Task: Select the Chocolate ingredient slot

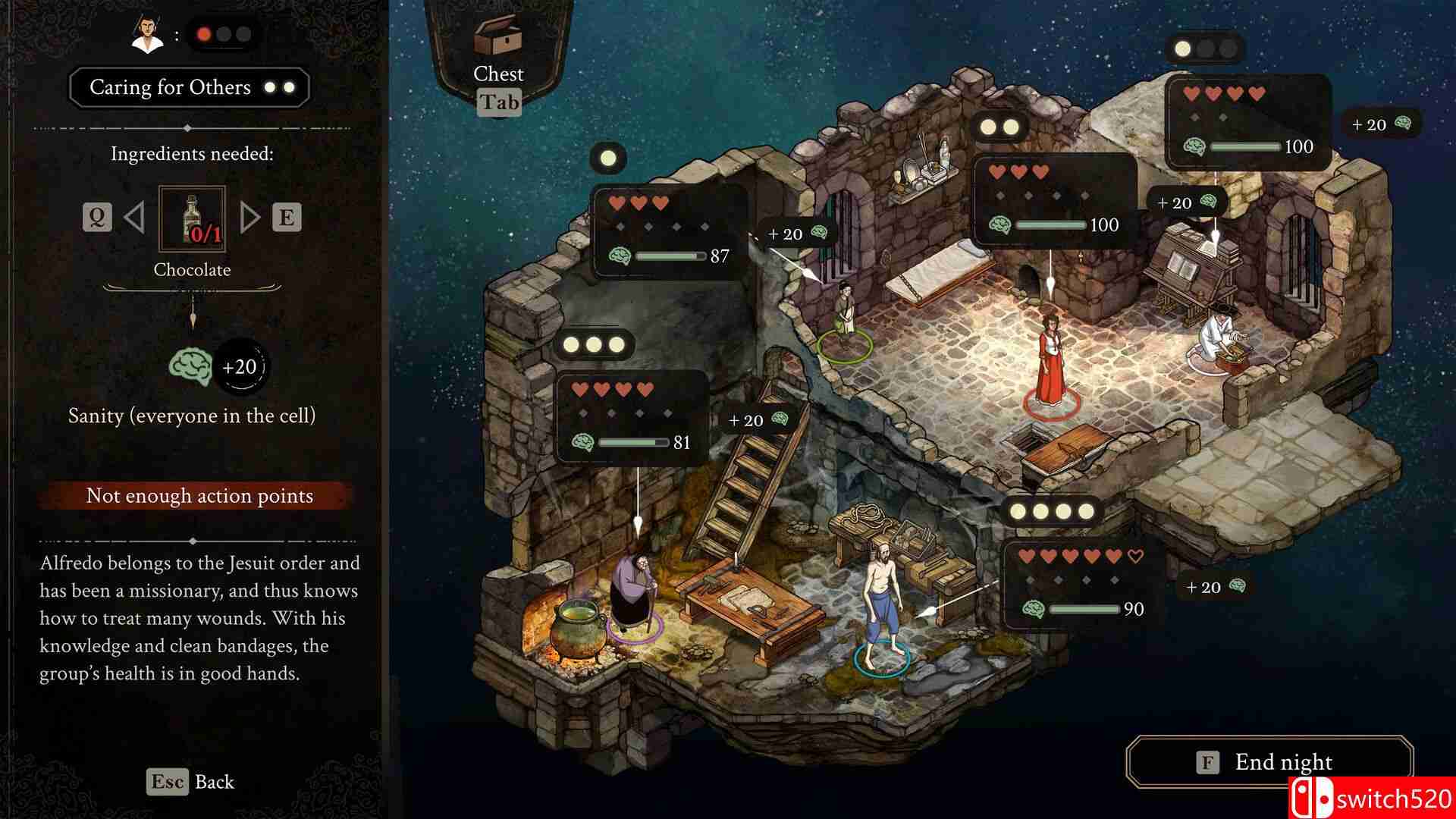Action: tap(192, 218)
